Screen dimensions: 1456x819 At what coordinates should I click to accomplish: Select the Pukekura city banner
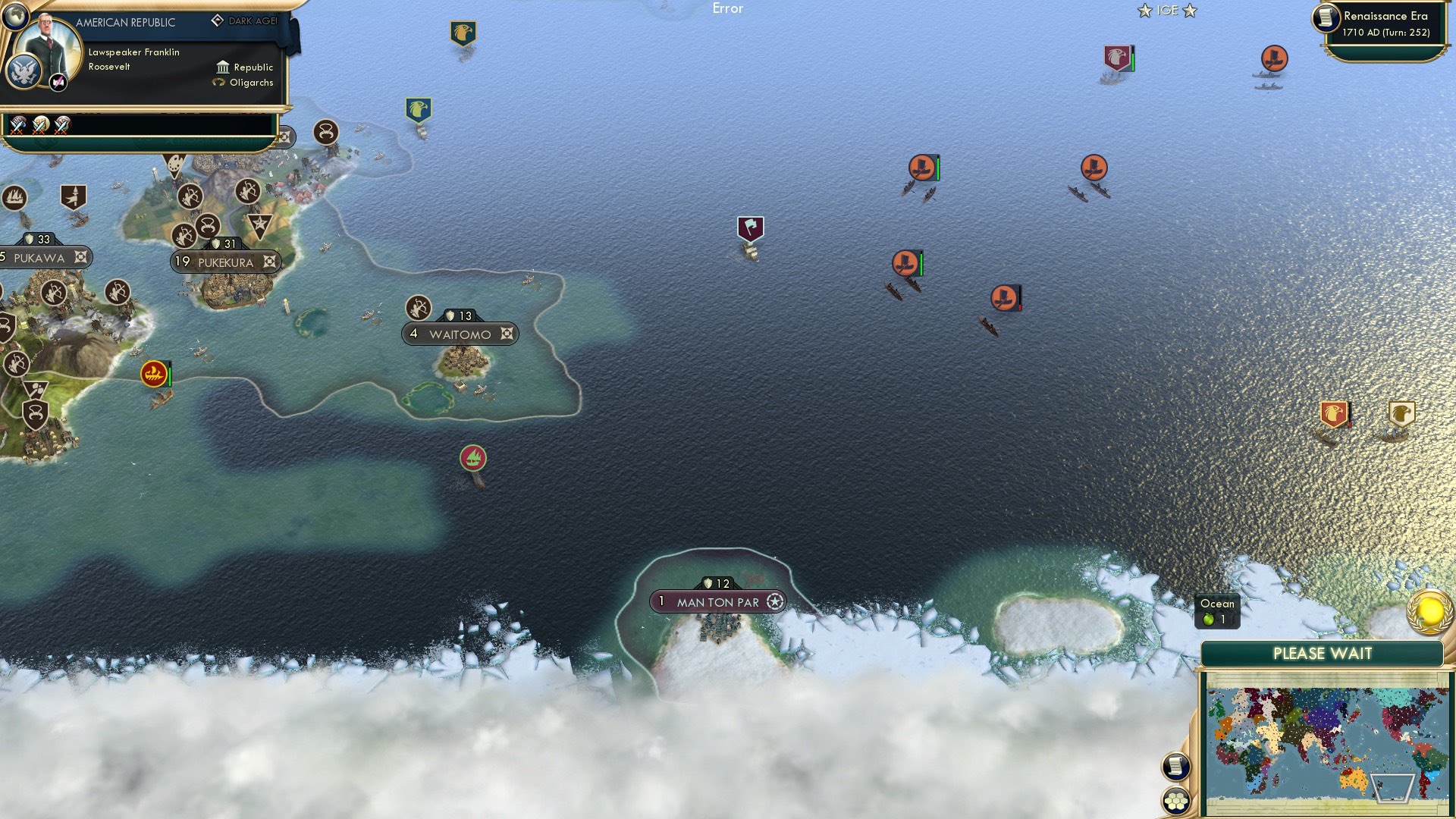(225, 262)
